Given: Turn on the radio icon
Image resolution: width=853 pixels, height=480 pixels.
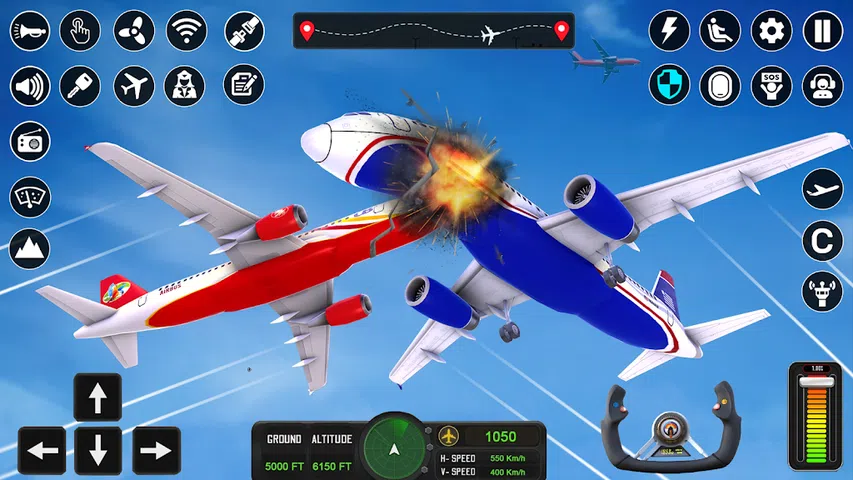Looking at the screenshot, I should click(x=30, y=142).
